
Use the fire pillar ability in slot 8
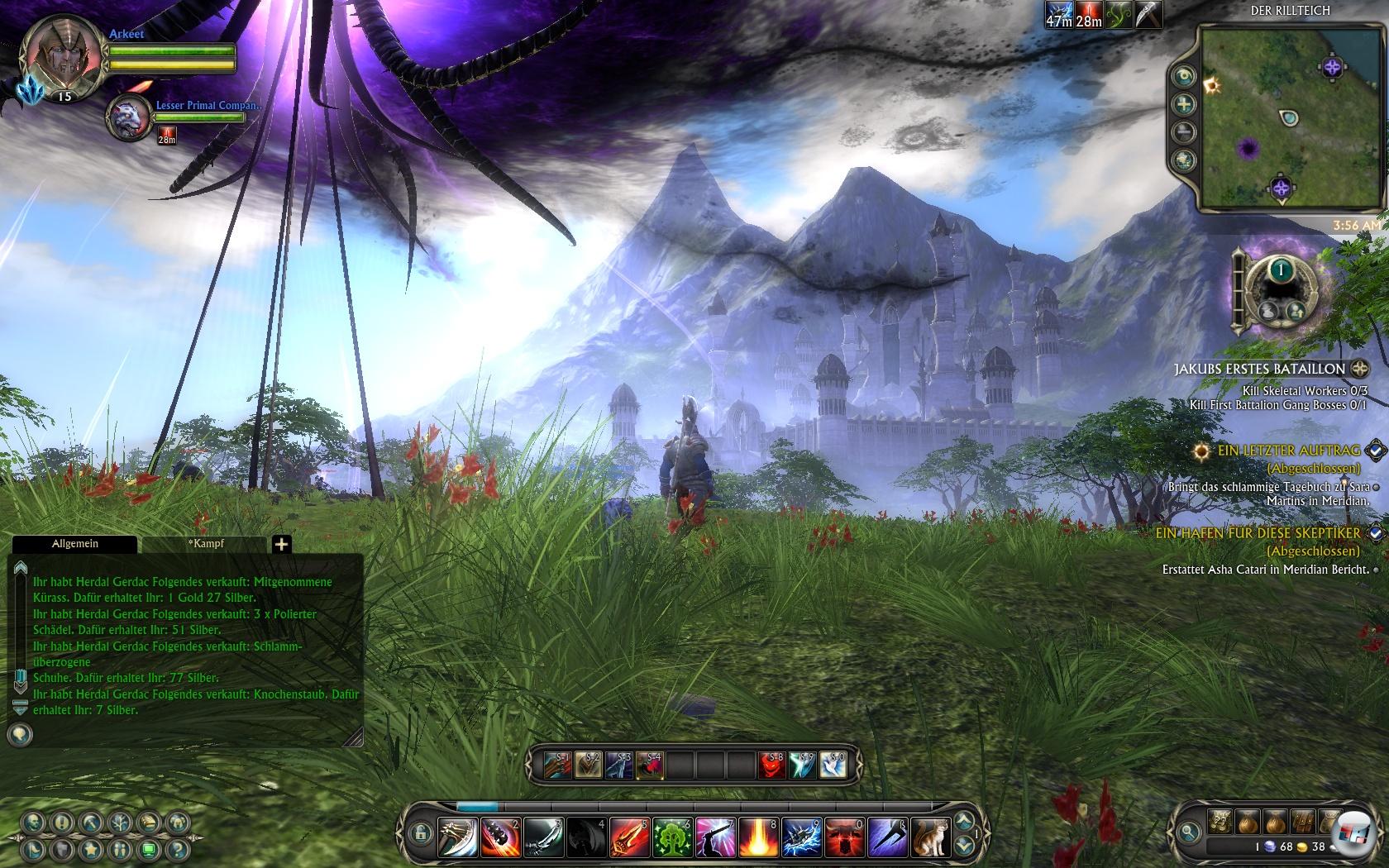coord(758,837)
